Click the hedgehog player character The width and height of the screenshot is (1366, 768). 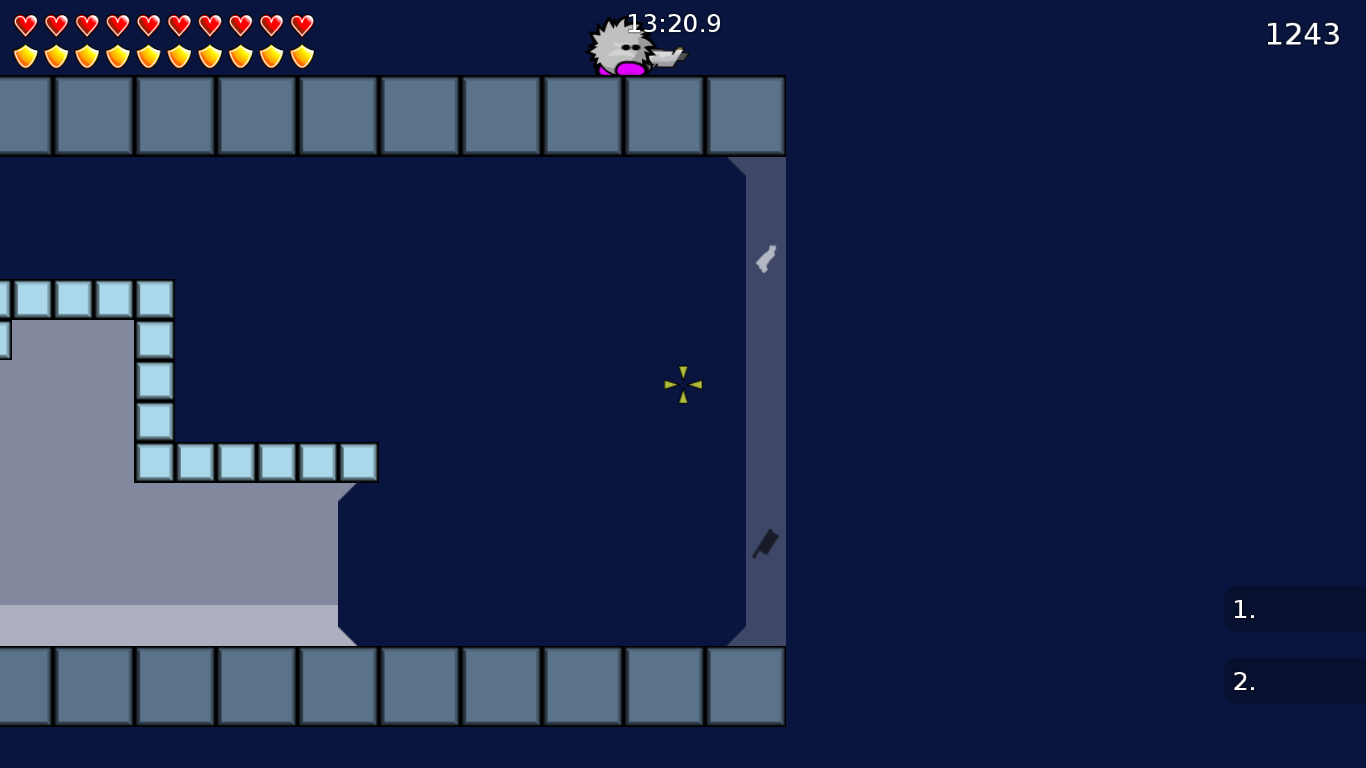(x=621, y=48)
